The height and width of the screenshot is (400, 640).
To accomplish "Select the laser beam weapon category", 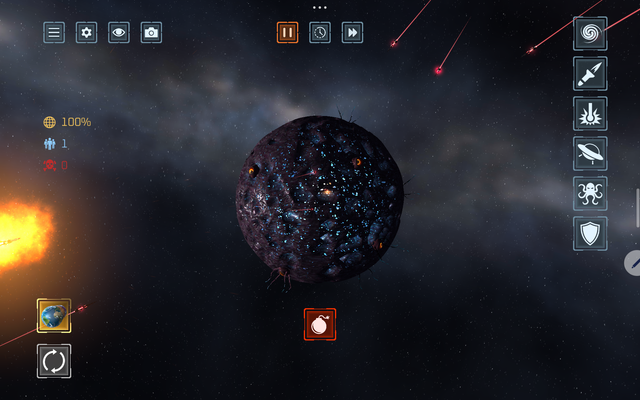I will point(590,113).
